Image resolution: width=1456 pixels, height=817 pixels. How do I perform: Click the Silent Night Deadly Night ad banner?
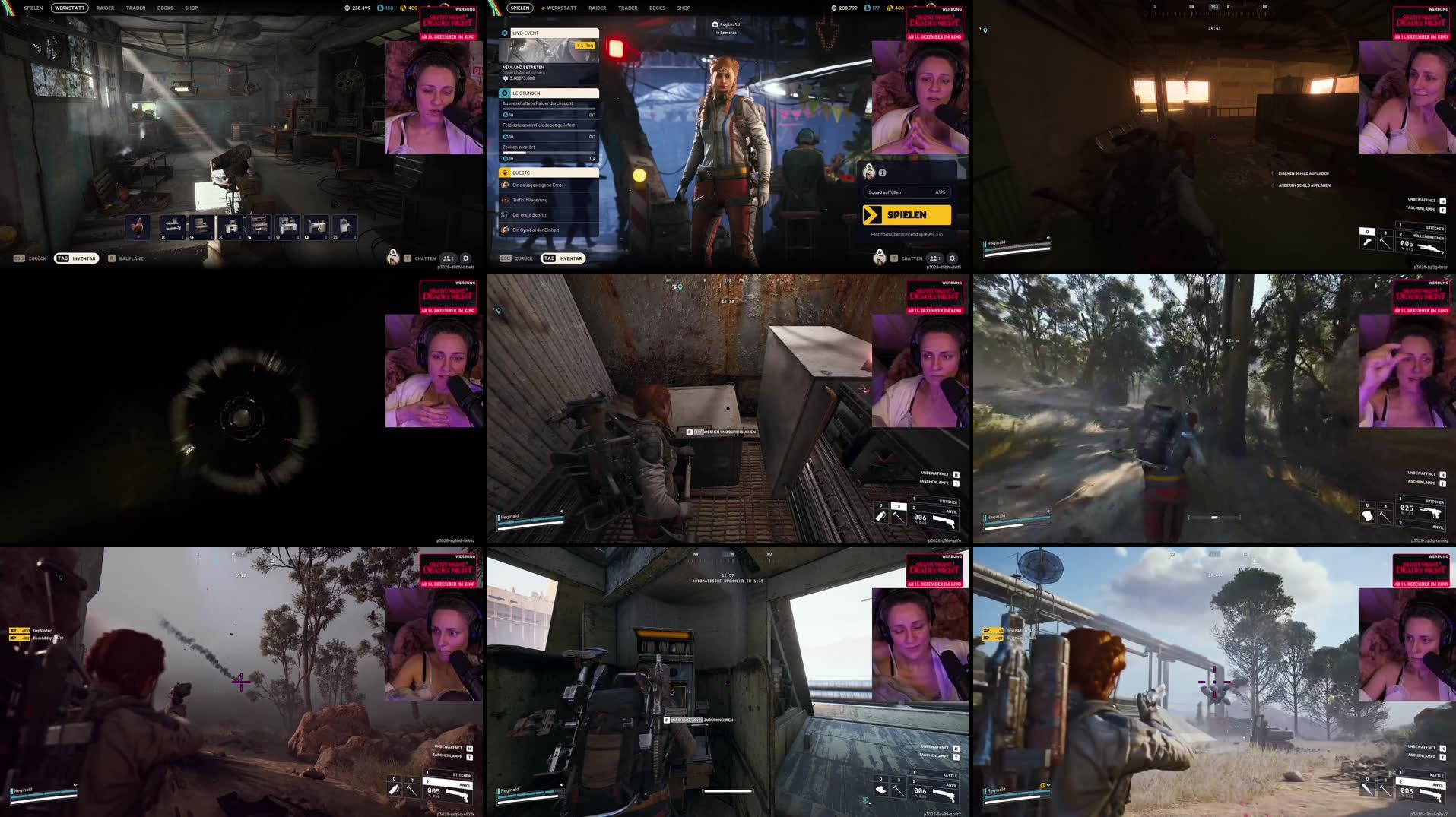click(934, 25)
